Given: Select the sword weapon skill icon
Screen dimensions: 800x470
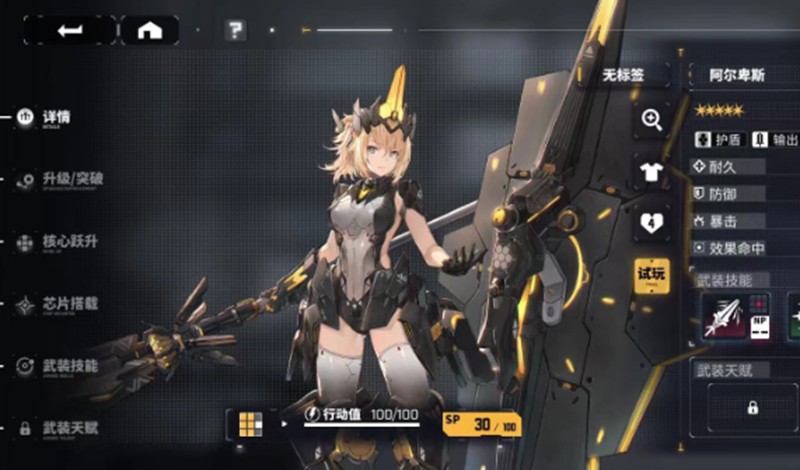Looking at the screenshot, I should [725, 319].
